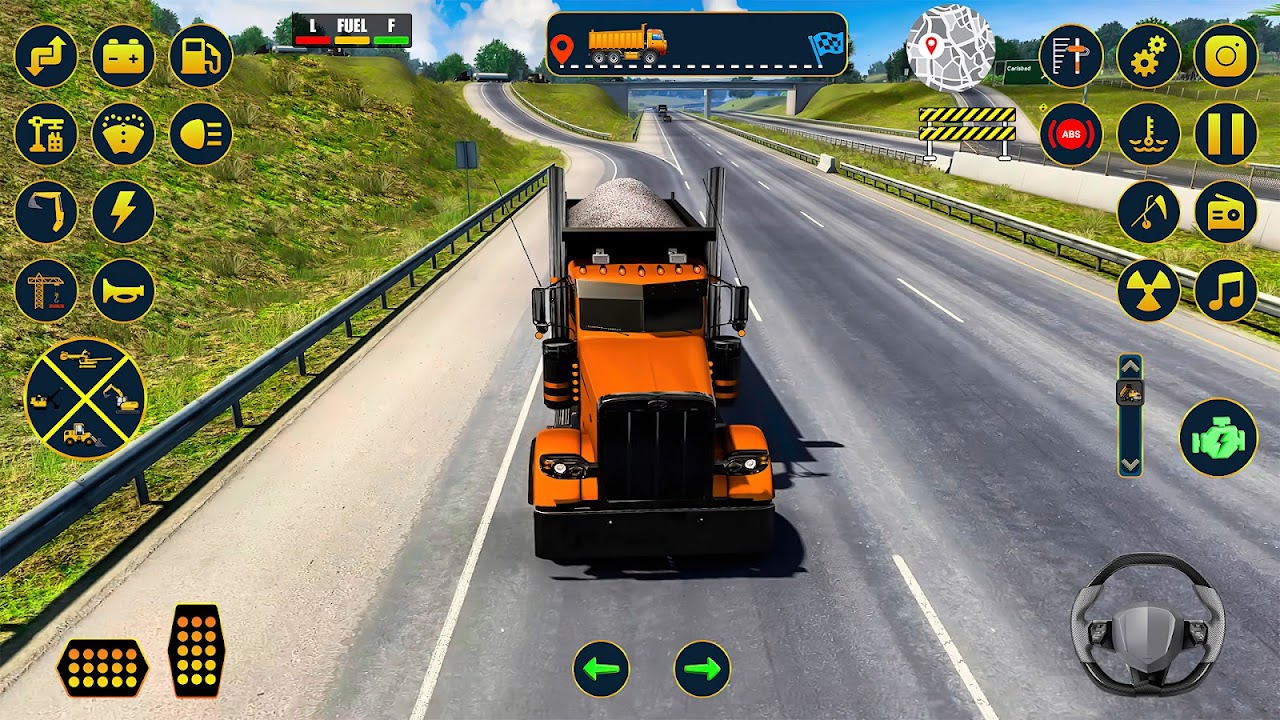Toggle the music note button

[x=1226, y=290]
